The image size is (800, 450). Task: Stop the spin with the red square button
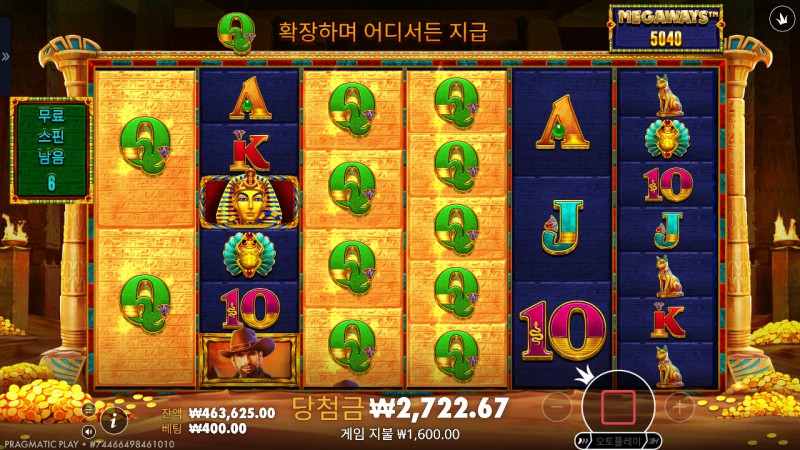point(618,406)
